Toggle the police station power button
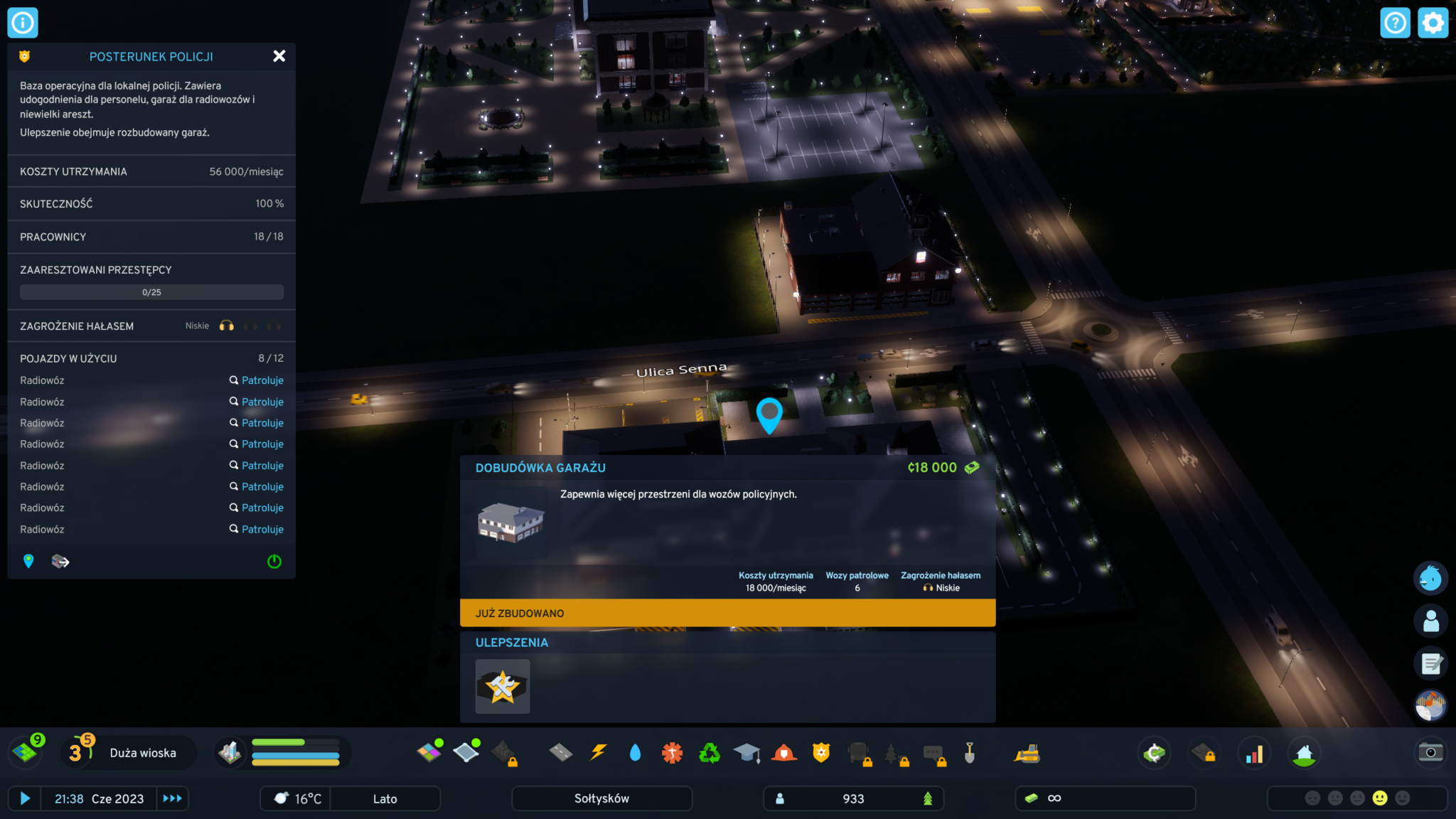1456x819 pixels. click(x=274, y=562)
